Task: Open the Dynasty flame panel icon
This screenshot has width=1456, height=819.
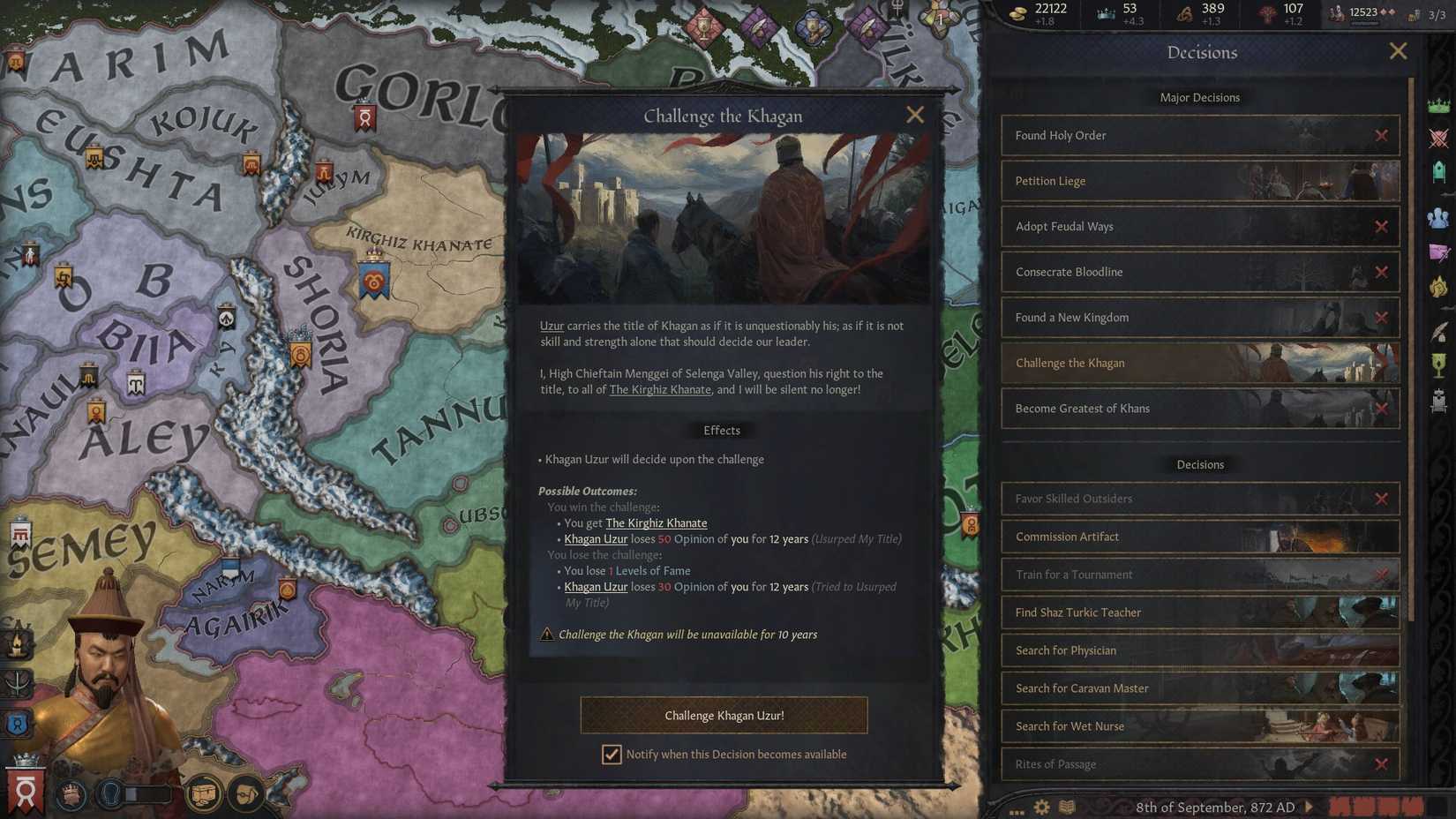Action: click(1439, 286)
